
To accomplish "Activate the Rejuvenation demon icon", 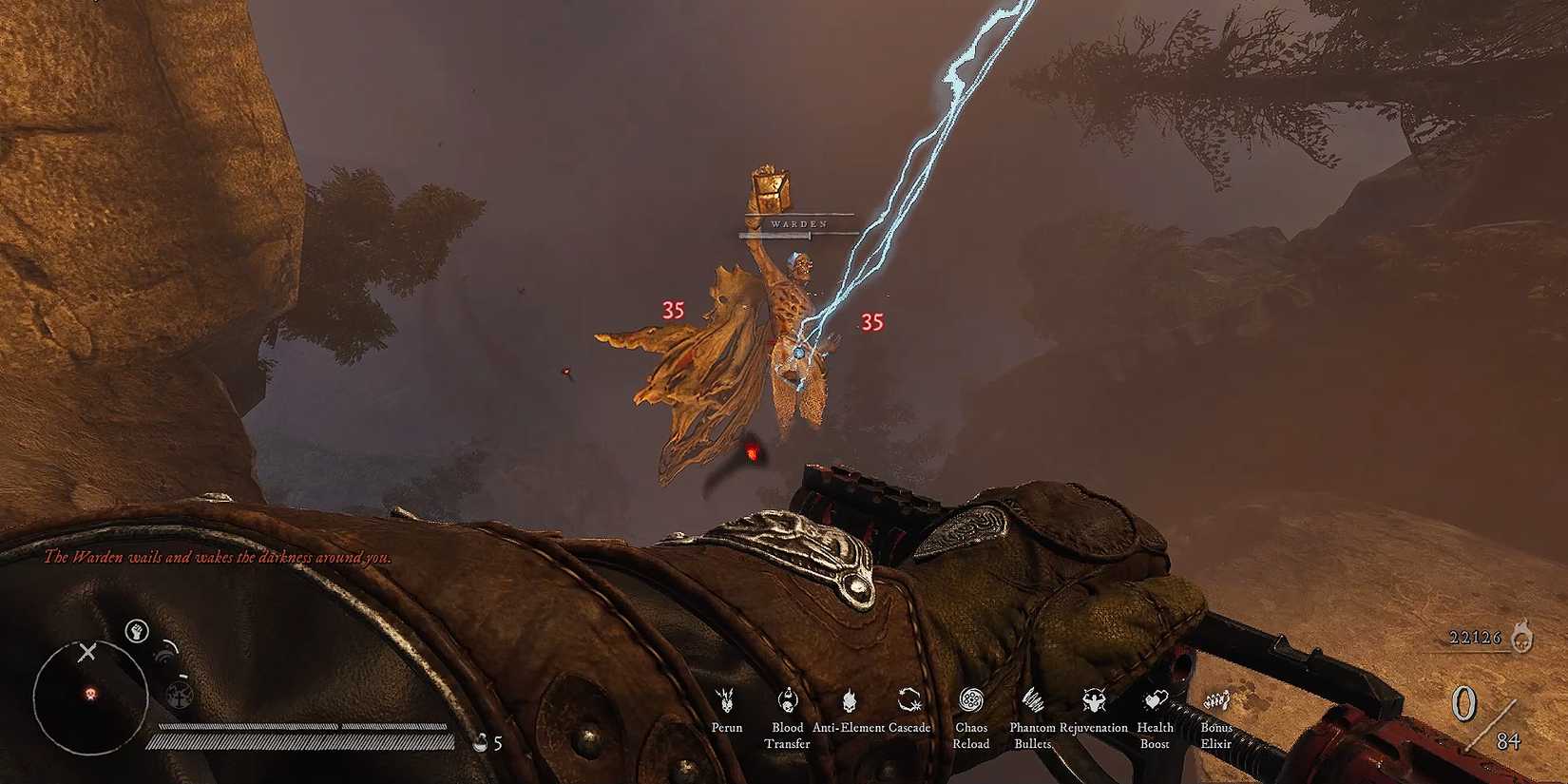I will click(1093, 700).
